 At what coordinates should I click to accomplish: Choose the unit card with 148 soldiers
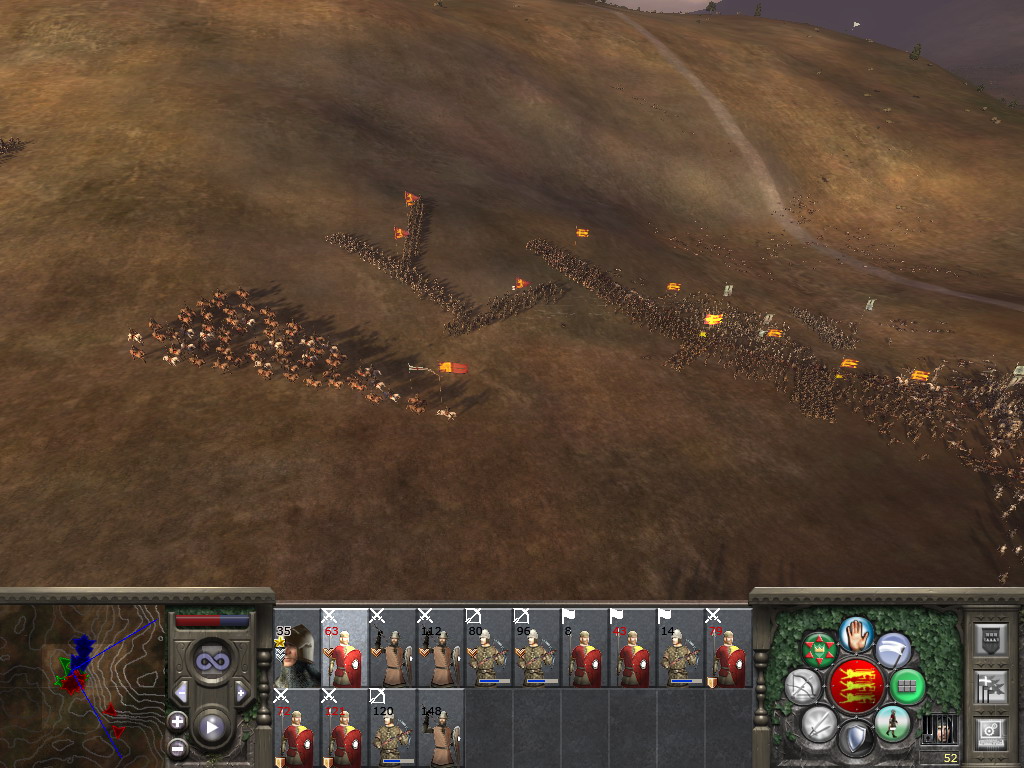pos(440,728)
